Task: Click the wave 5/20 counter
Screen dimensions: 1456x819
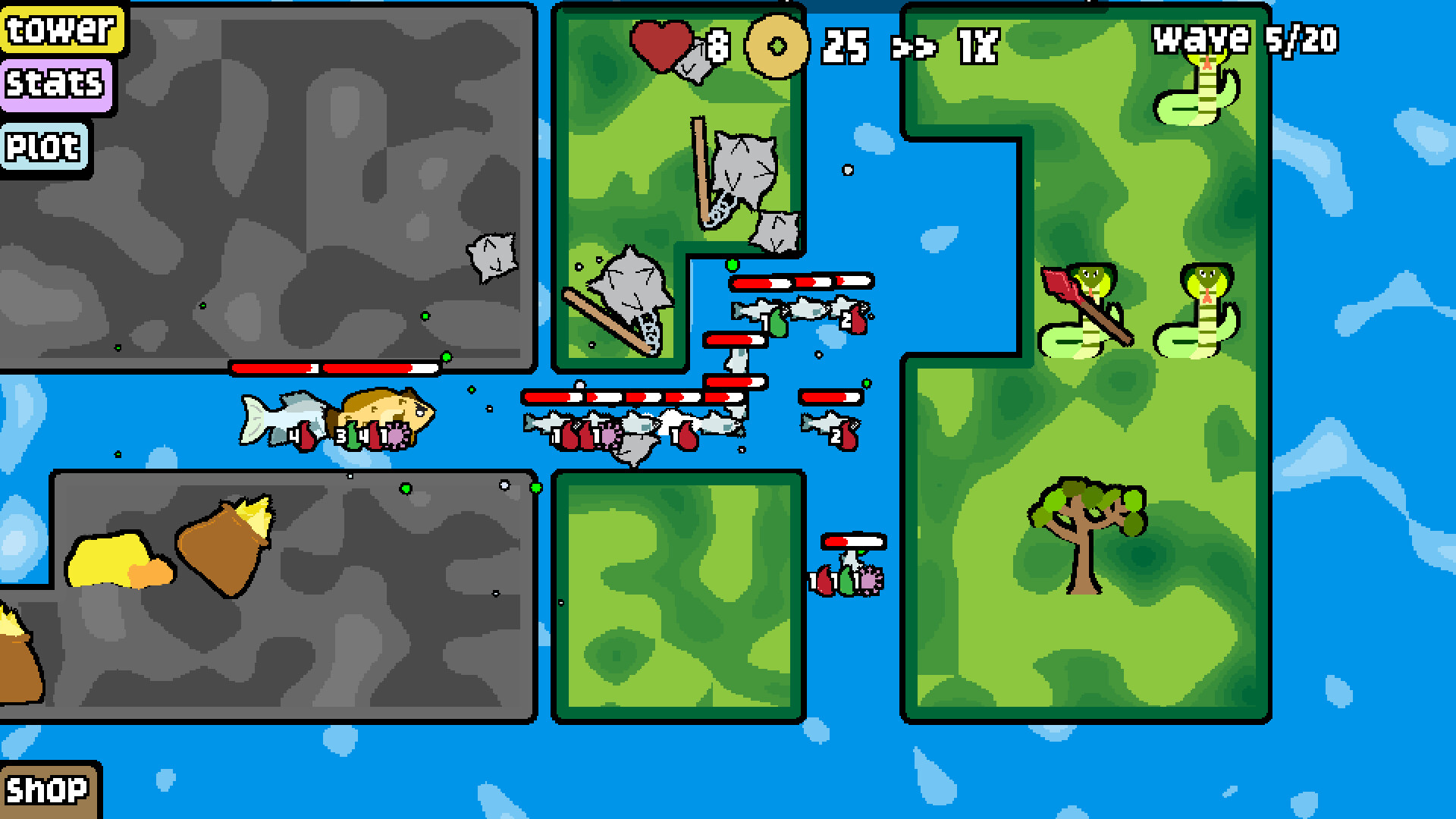Action: (1244, 42)
